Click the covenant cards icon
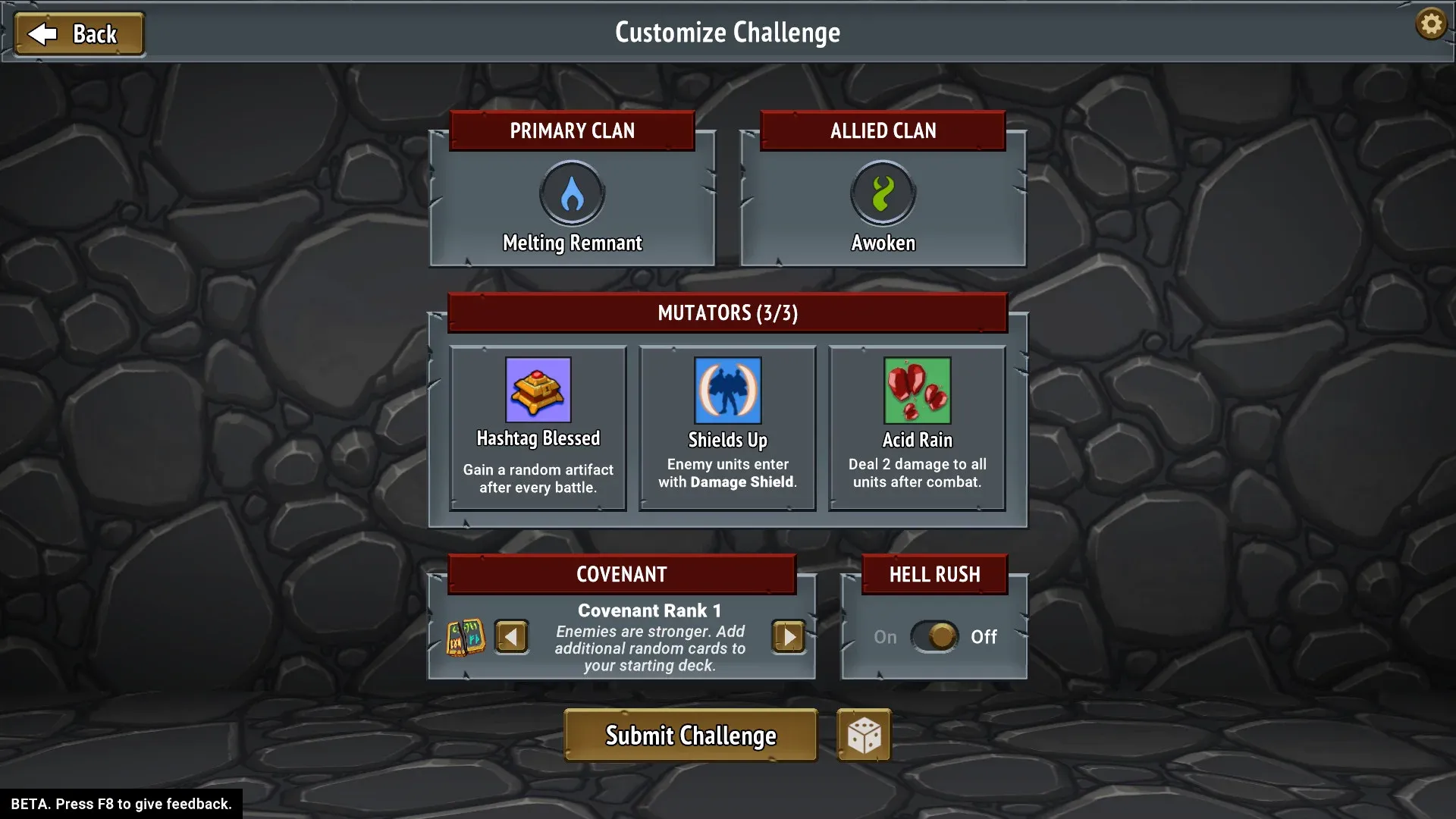 tap(465, 637)
